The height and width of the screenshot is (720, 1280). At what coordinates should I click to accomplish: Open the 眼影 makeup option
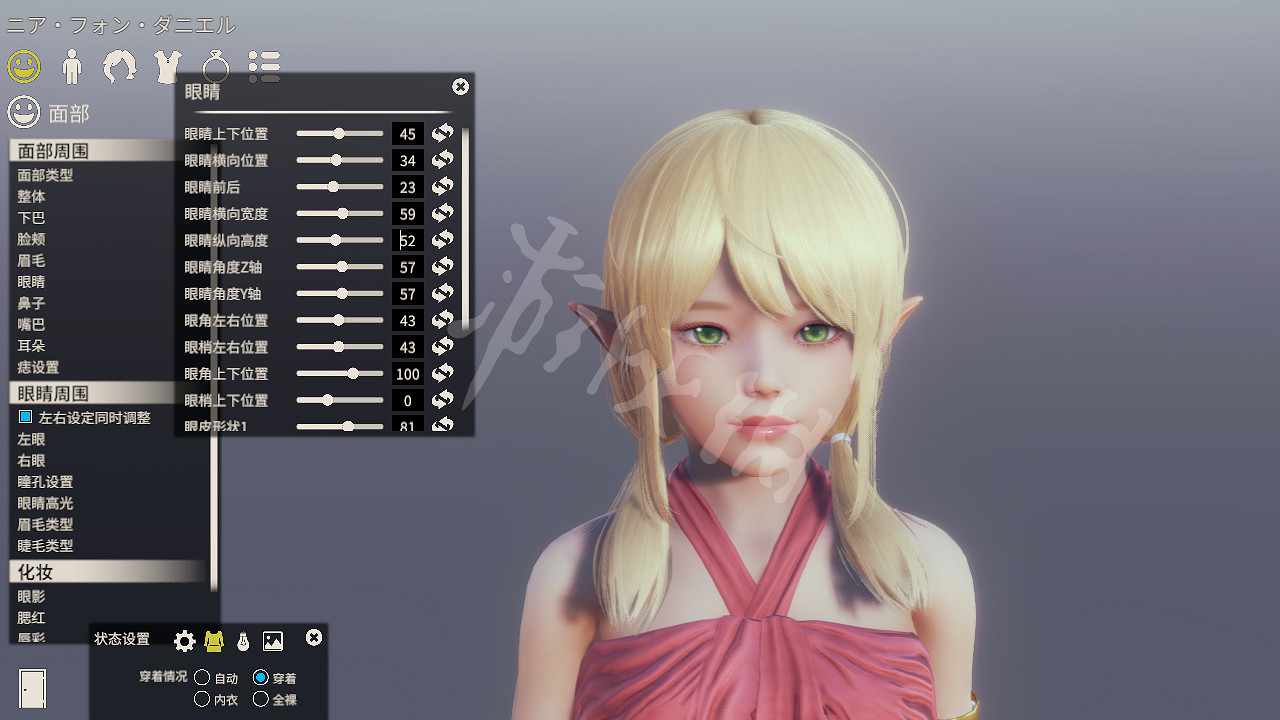(30, 596)
